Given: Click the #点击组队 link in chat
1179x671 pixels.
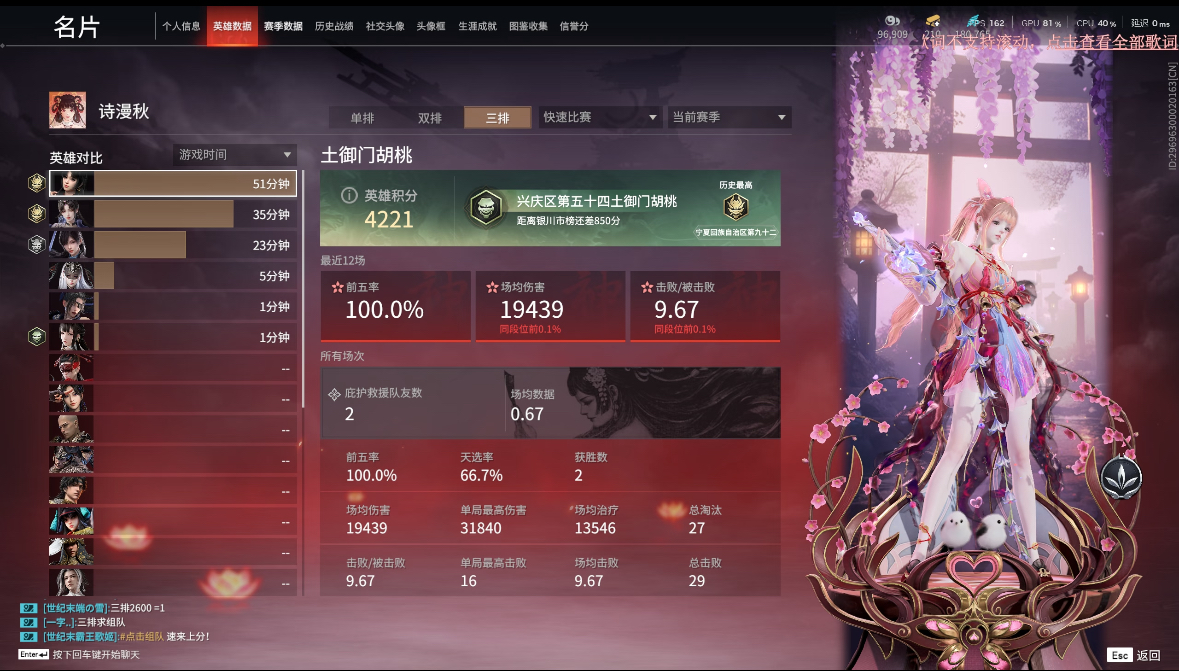Looking at the screenshot, I should (x=142, y=637).
